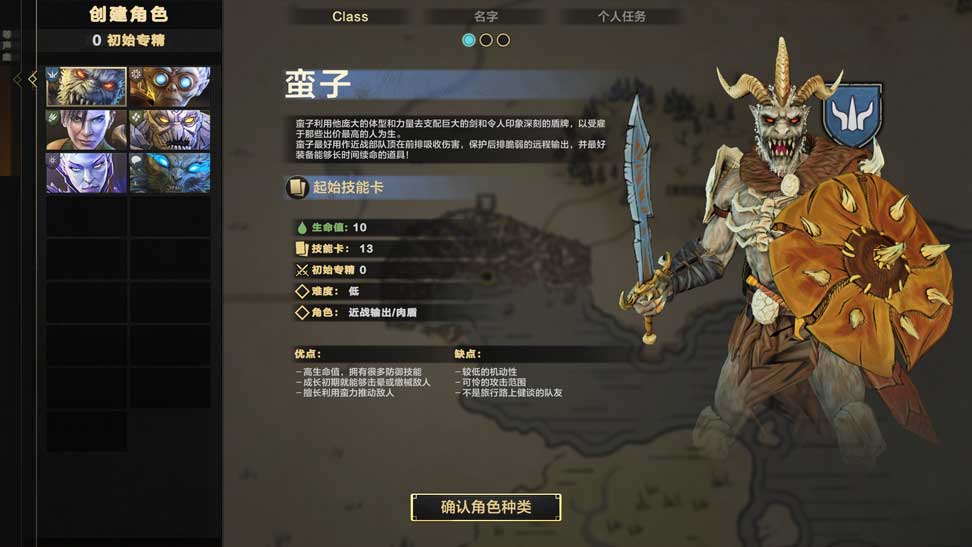Select the Brute horned beast portrait
This screenshot has height=547, width=972.
pyautogui.click(x=86, y=87)
